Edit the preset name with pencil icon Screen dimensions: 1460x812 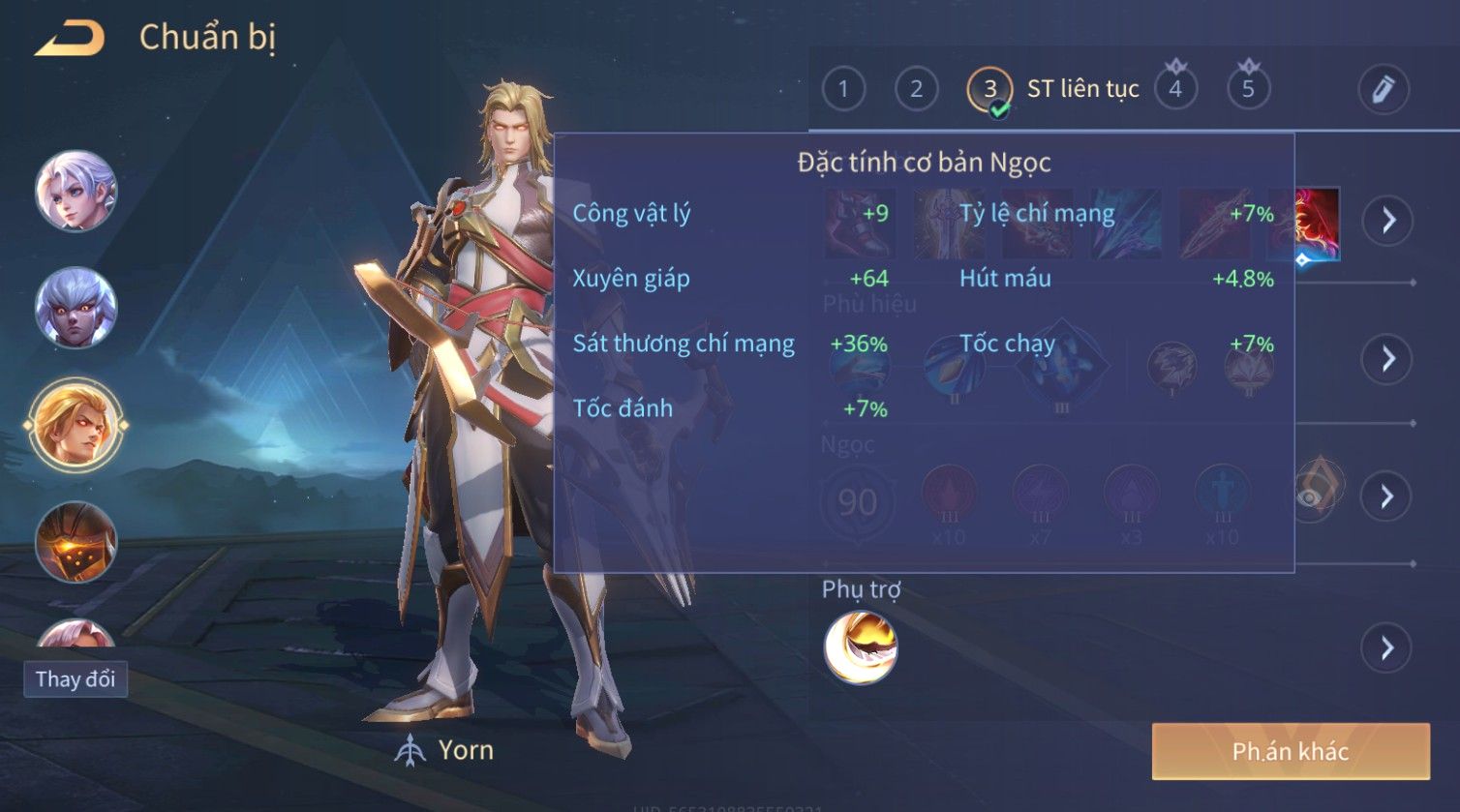point(1383,90)
